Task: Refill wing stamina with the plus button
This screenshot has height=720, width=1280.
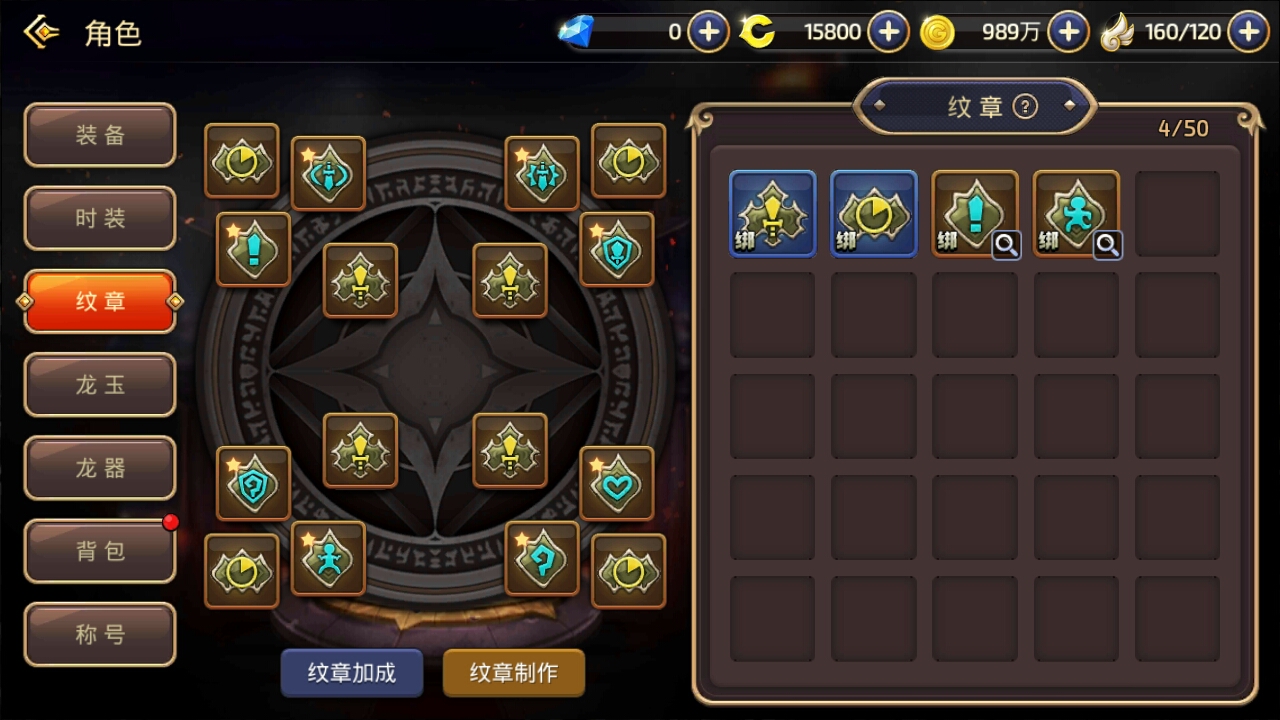Action: pos(1248,32)
